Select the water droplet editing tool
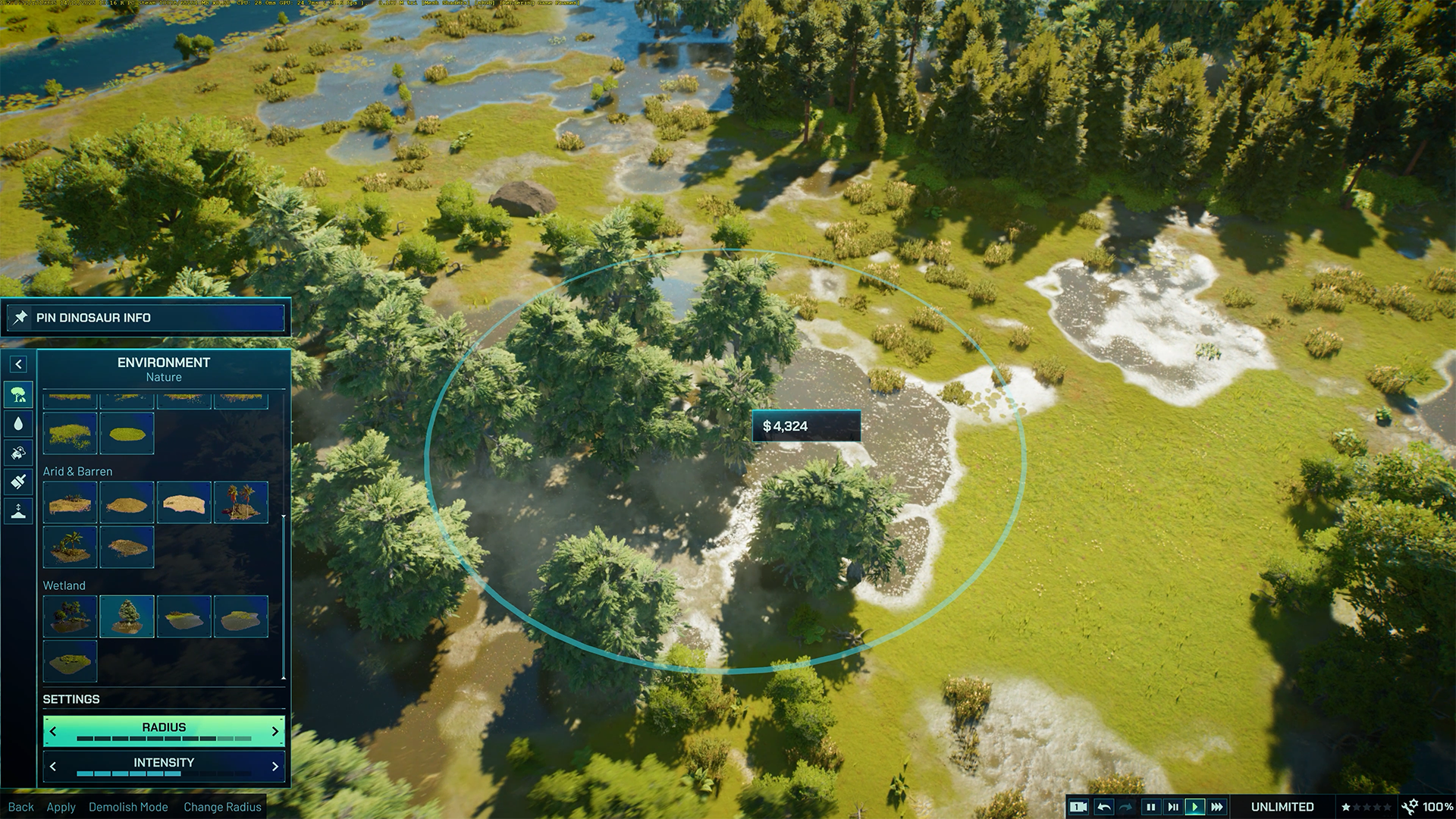Screen dimensions: 1456x819 tap(17, 423)
